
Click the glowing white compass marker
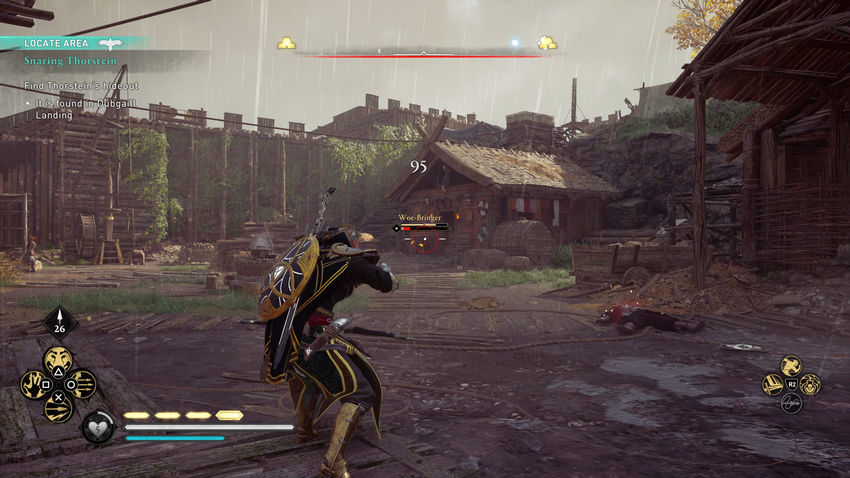tap(516, 43)
